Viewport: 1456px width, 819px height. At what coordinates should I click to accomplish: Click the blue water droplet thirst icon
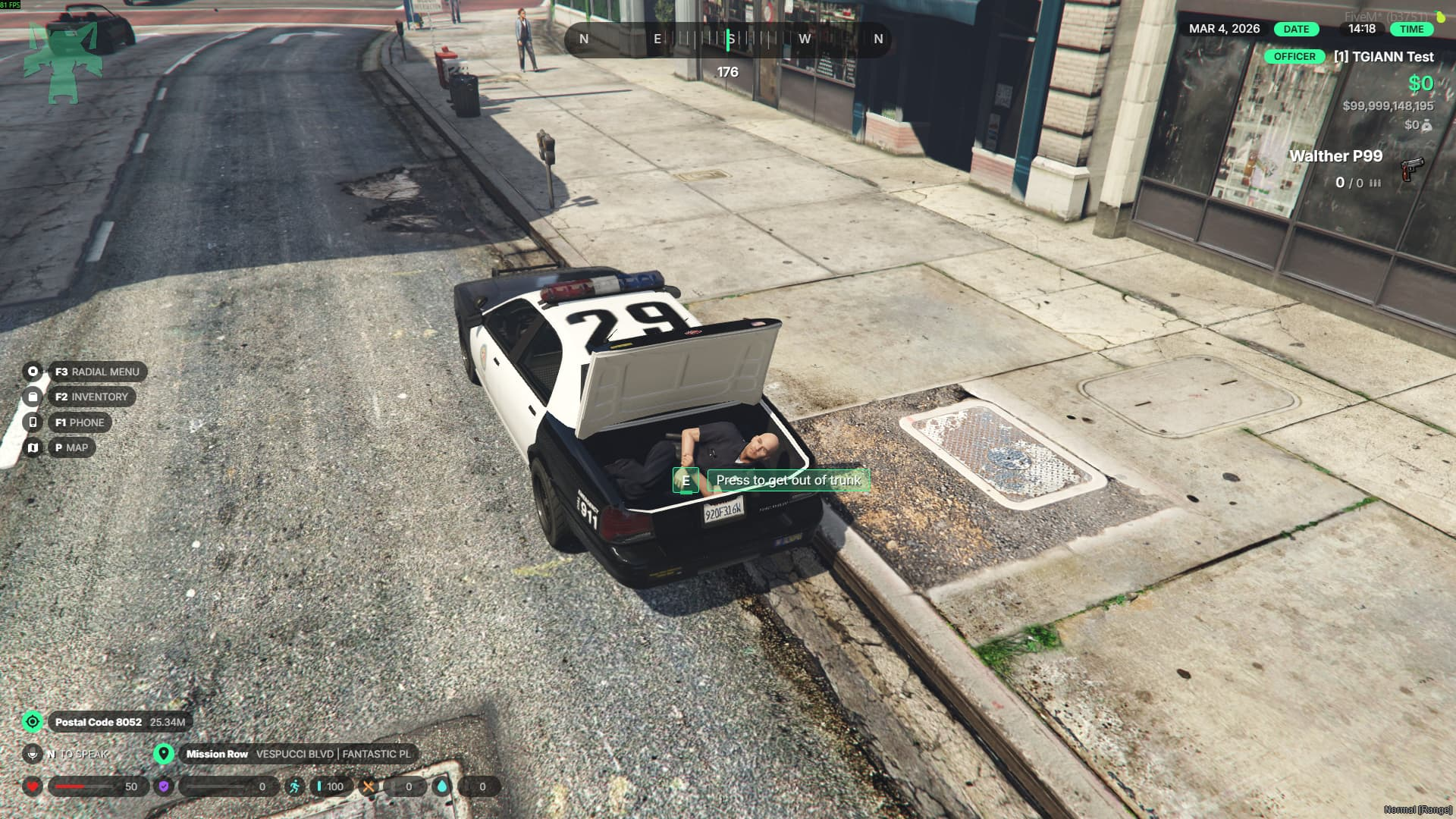442,786
